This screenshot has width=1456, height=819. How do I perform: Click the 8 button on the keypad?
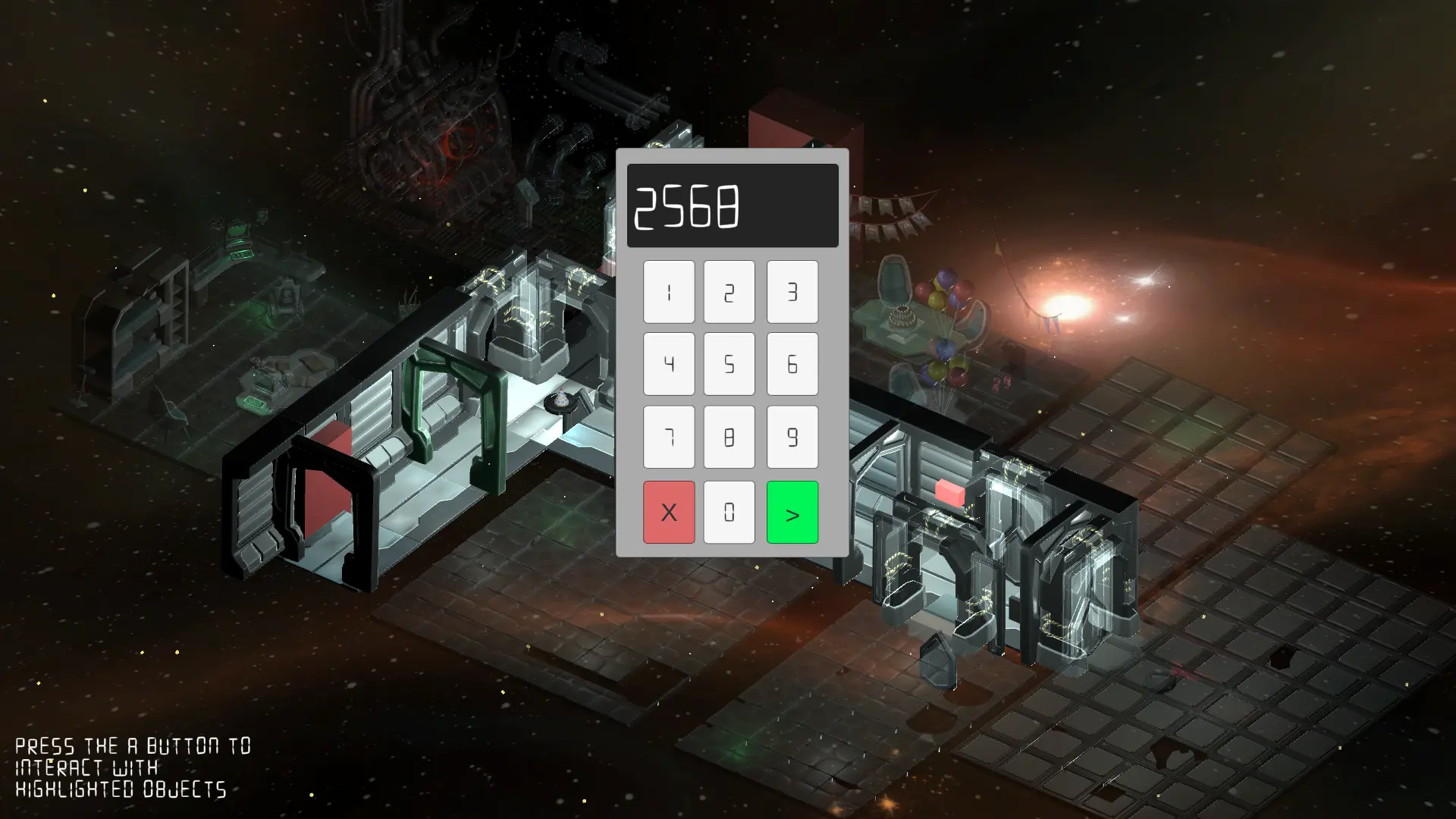(x=729, y=437)
